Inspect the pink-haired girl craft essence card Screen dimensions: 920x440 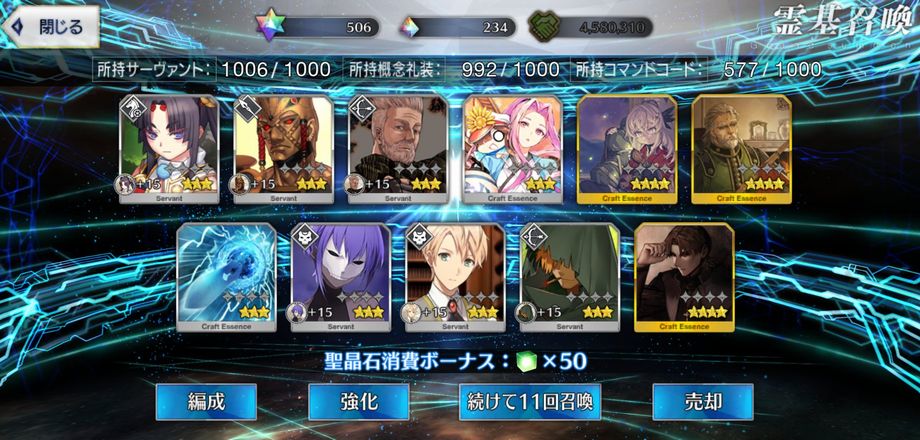click(512, 148)
